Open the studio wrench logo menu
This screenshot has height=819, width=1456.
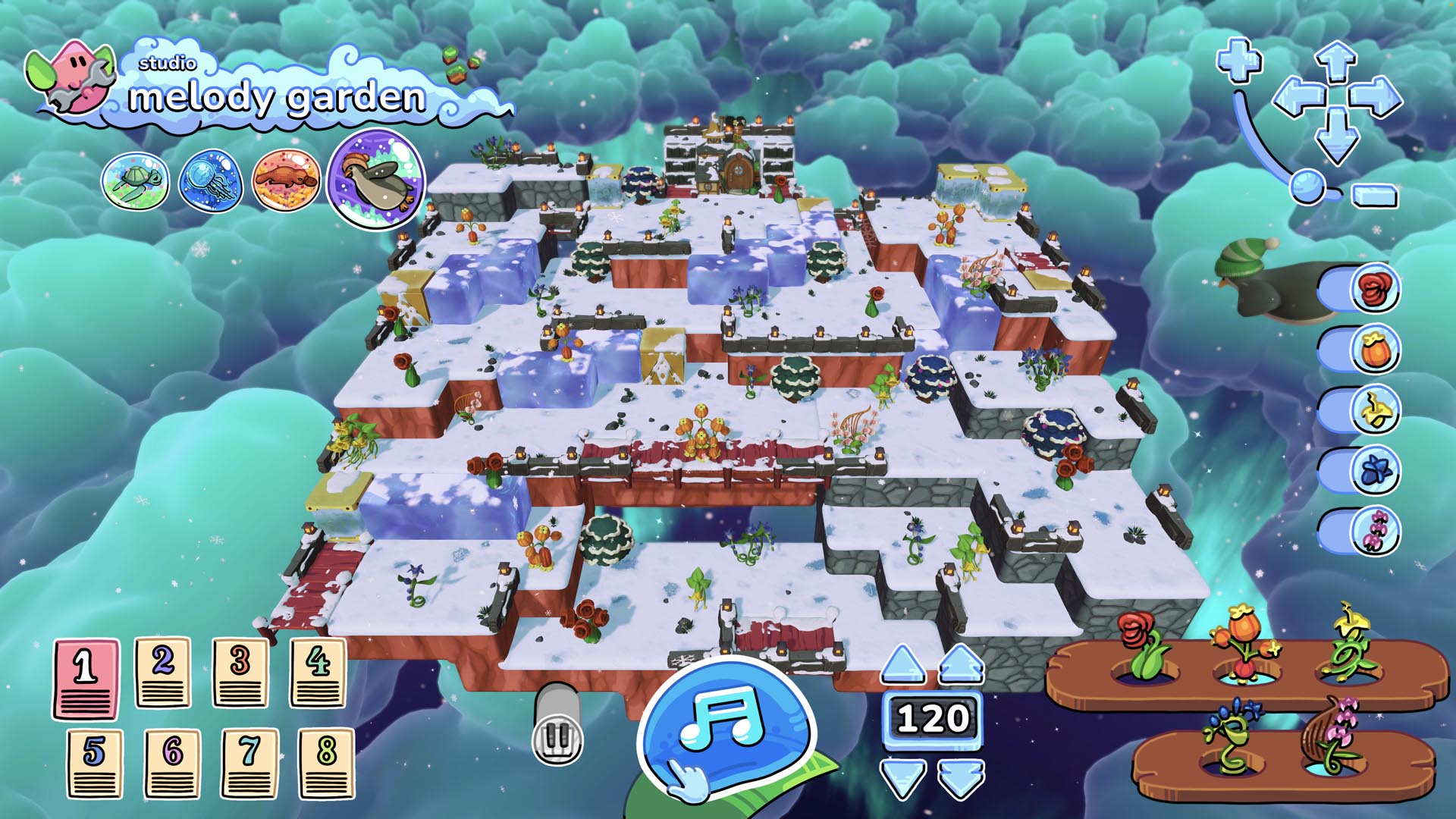72,77
